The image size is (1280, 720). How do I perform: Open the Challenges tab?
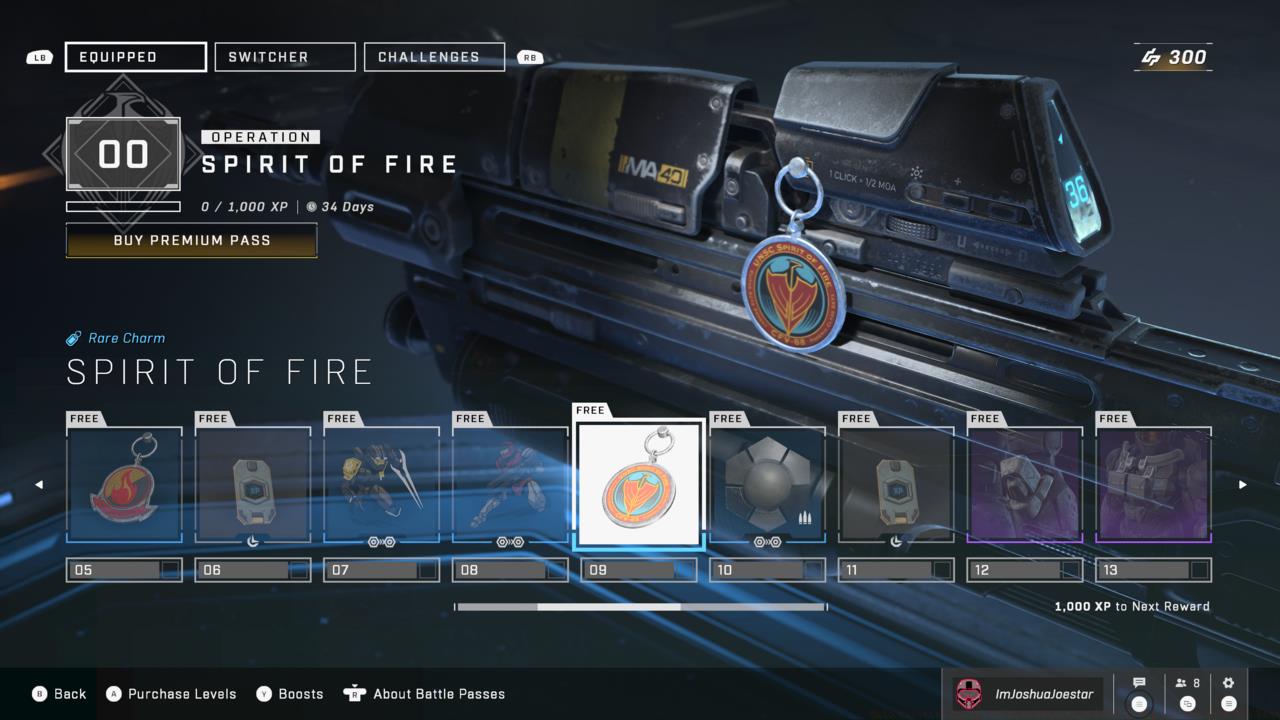pyautogui.click(x=434, y=56)
